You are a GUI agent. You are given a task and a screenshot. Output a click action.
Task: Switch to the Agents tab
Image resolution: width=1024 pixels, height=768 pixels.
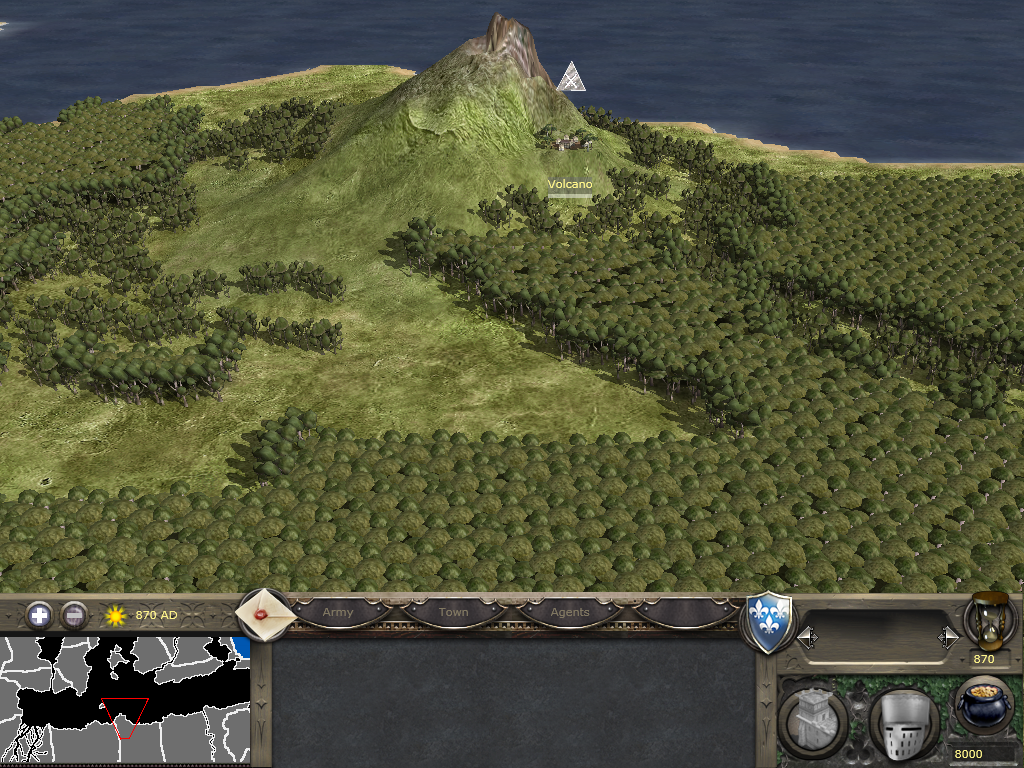[570, 612]
